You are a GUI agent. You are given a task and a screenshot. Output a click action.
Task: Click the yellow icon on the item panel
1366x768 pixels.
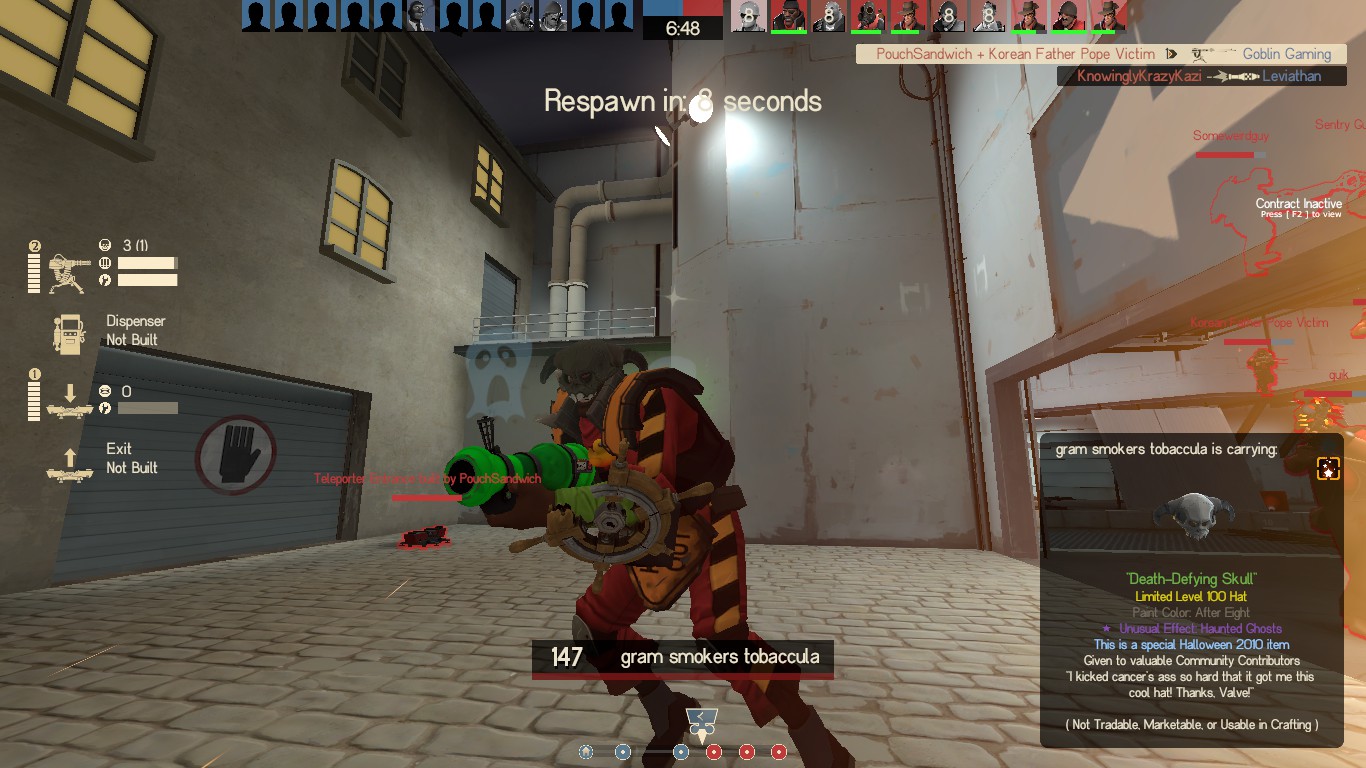(1328, 468)
